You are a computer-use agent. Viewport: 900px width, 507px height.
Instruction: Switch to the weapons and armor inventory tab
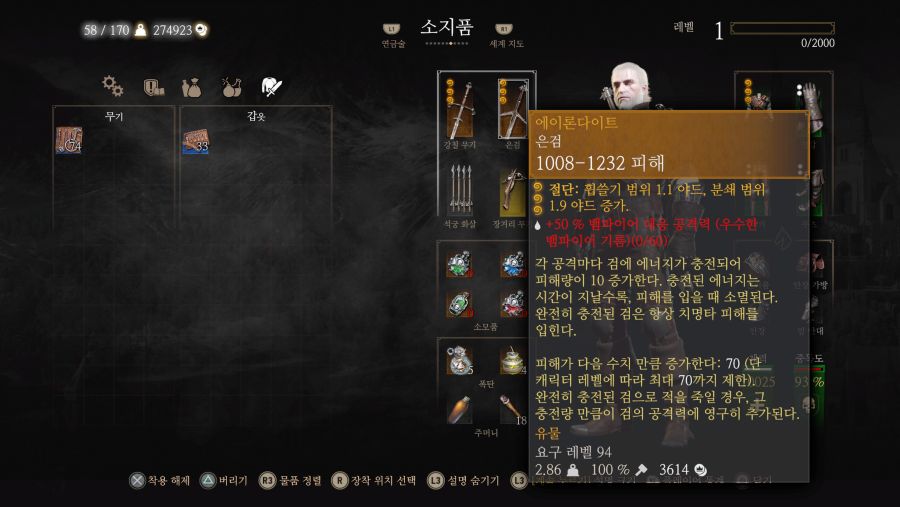tap(270, 87)
